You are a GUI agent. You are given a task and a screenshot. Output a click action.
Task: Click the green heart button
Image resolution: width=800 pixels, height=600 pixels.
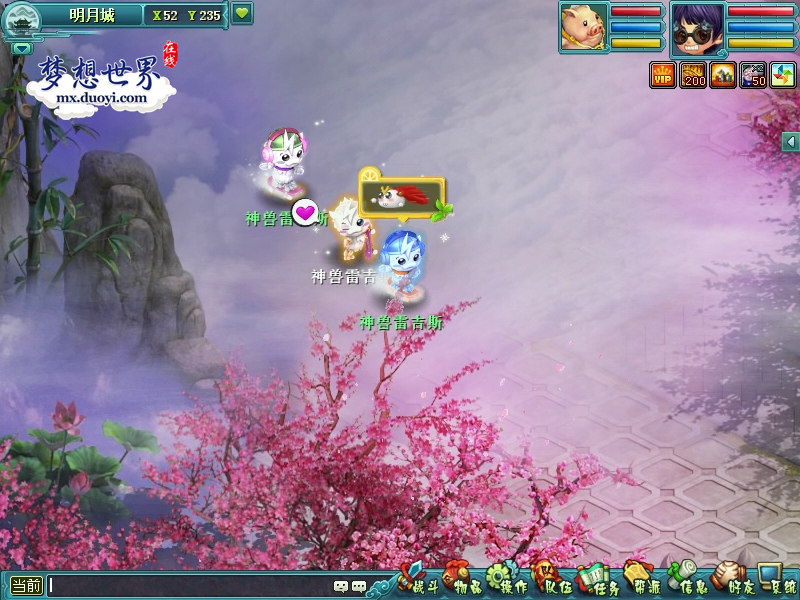click(x=242, y=14)
